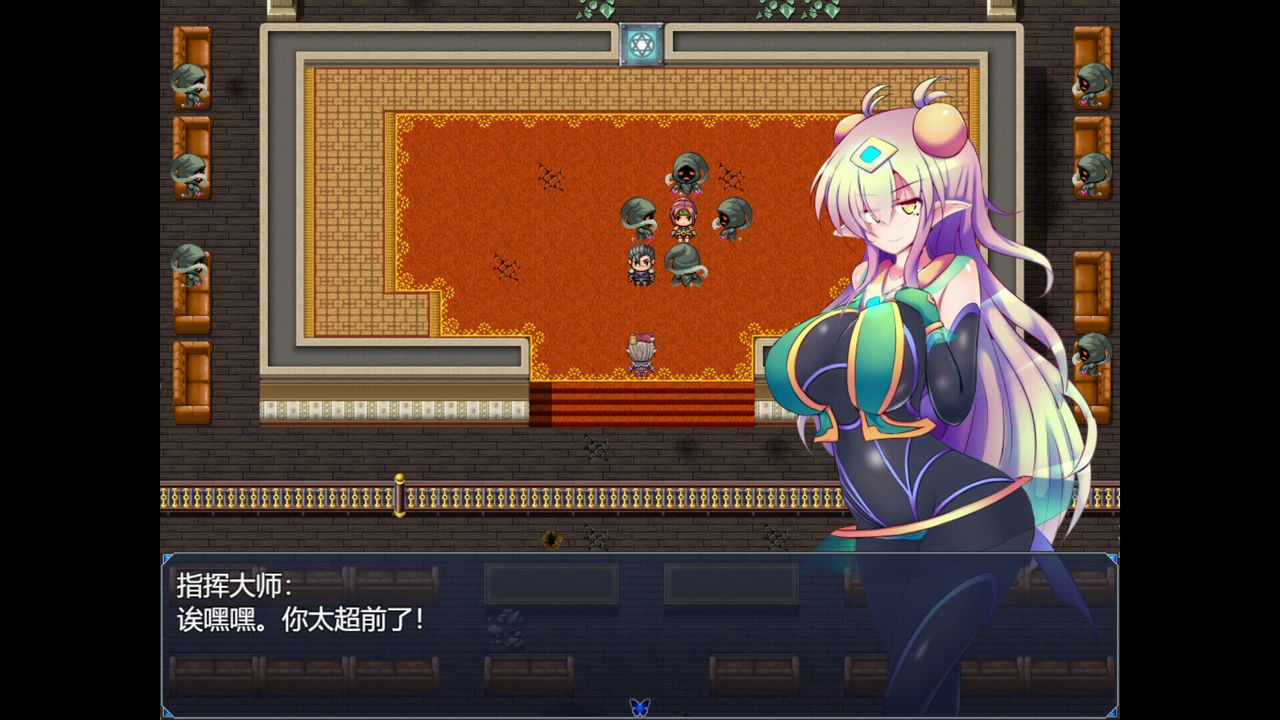
Task: Click the crack mark on the carpet
Action: (548, 176)
